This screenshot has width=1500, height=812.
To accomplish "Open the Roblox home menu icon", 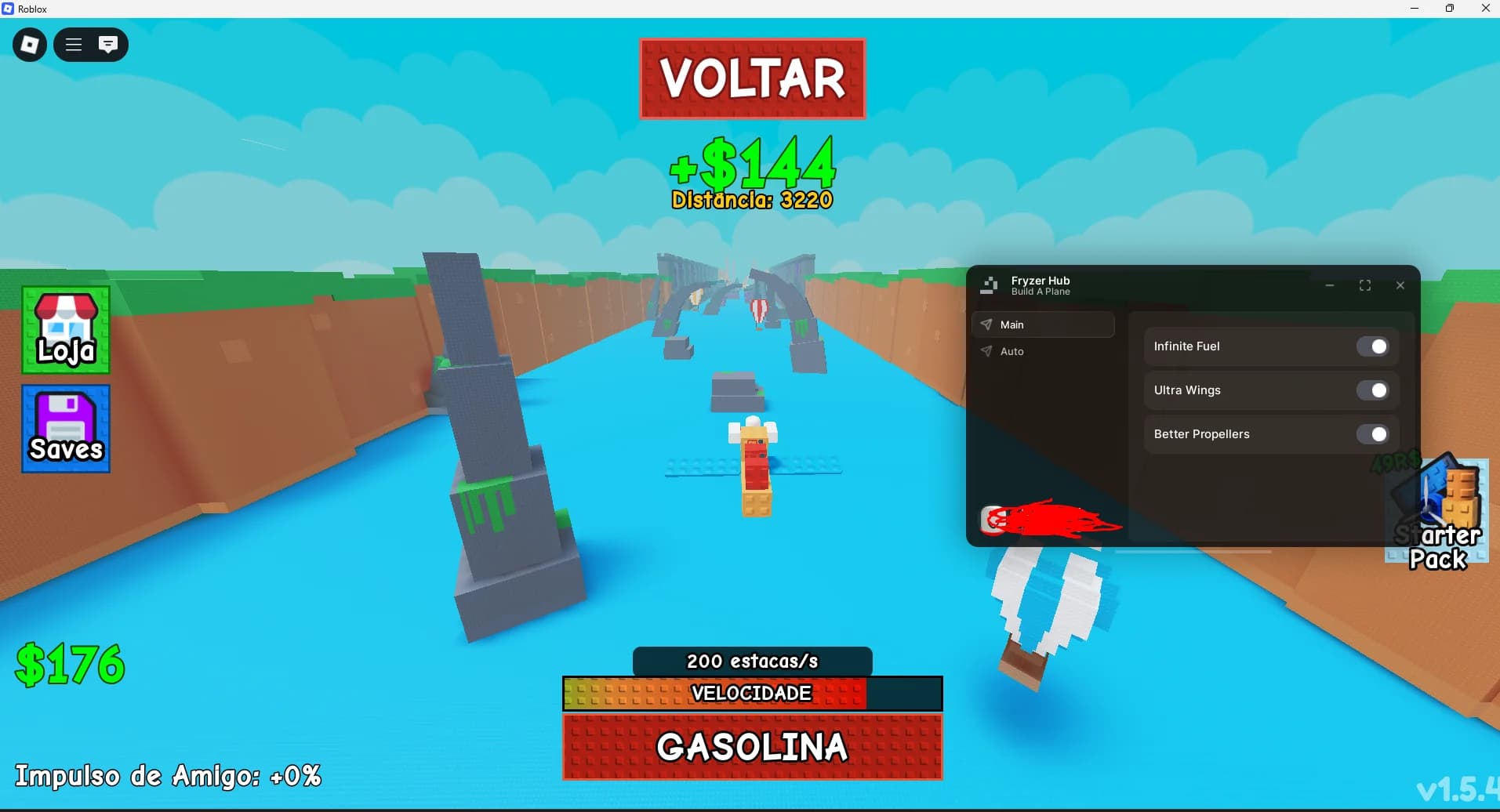I will tap(28, 44).
